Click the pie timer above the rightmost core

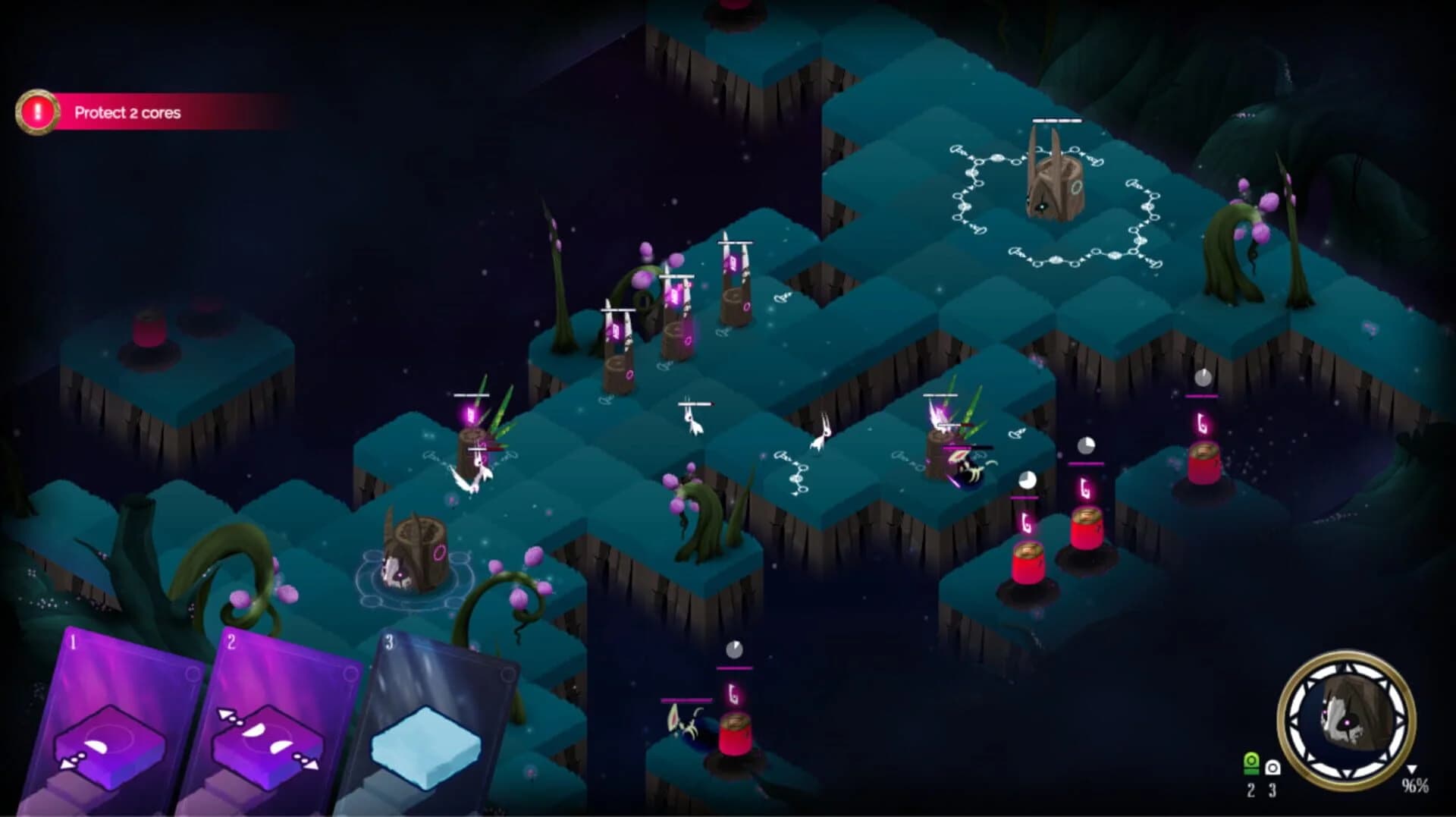click(1203, 376)
